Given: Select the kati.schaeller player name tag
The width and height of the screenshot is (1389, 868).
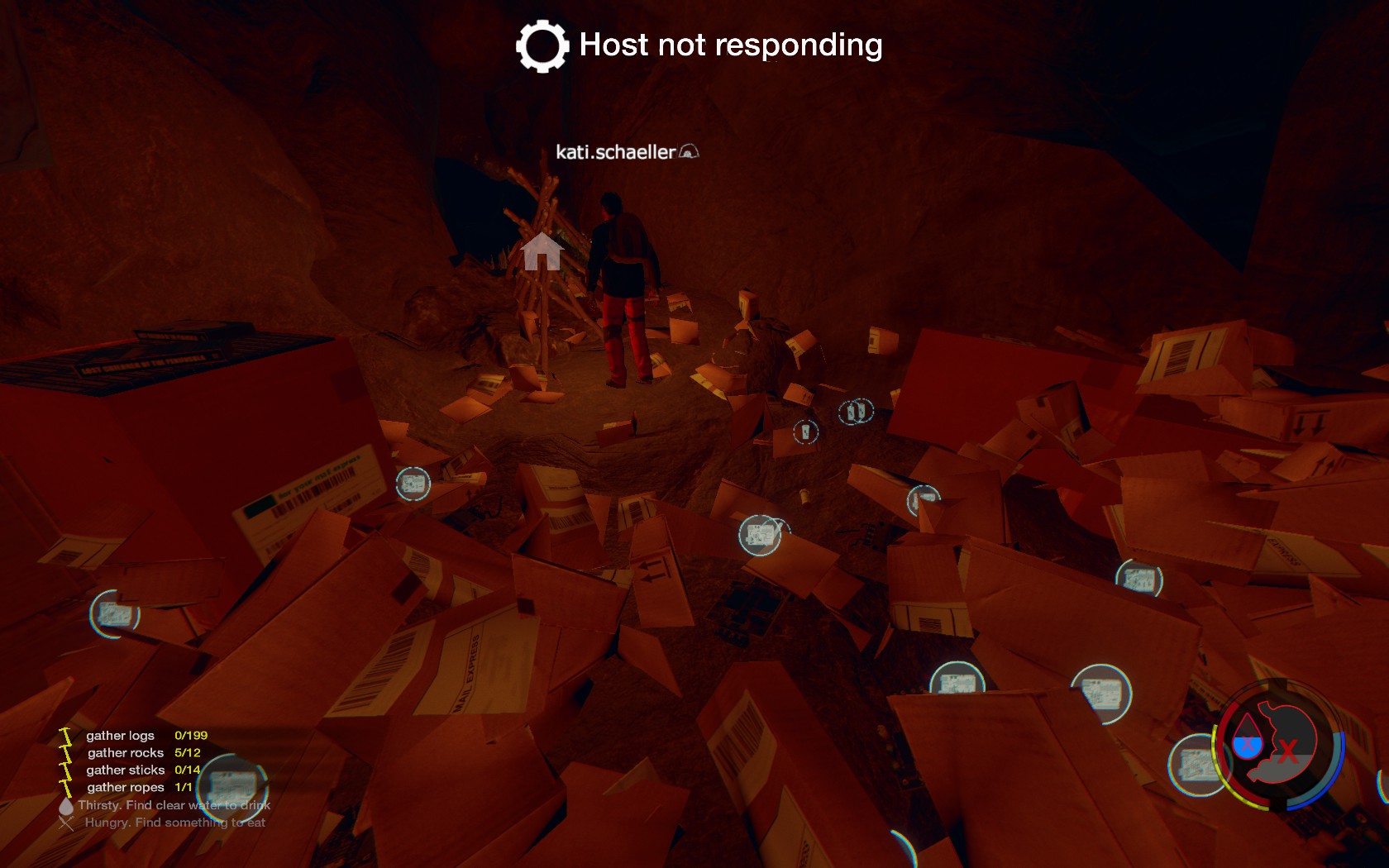Looking at the screenshot, I should pos(616,152).
